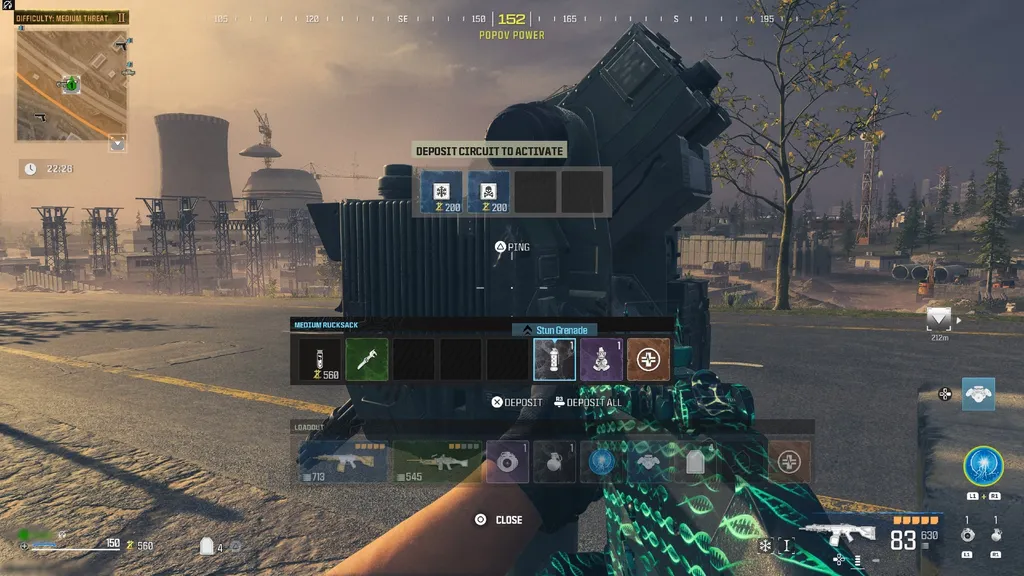Choose the blue field upgrade loadout slot
The height and width of the screenshot is (576, 1024).
[x=601, y=461]
